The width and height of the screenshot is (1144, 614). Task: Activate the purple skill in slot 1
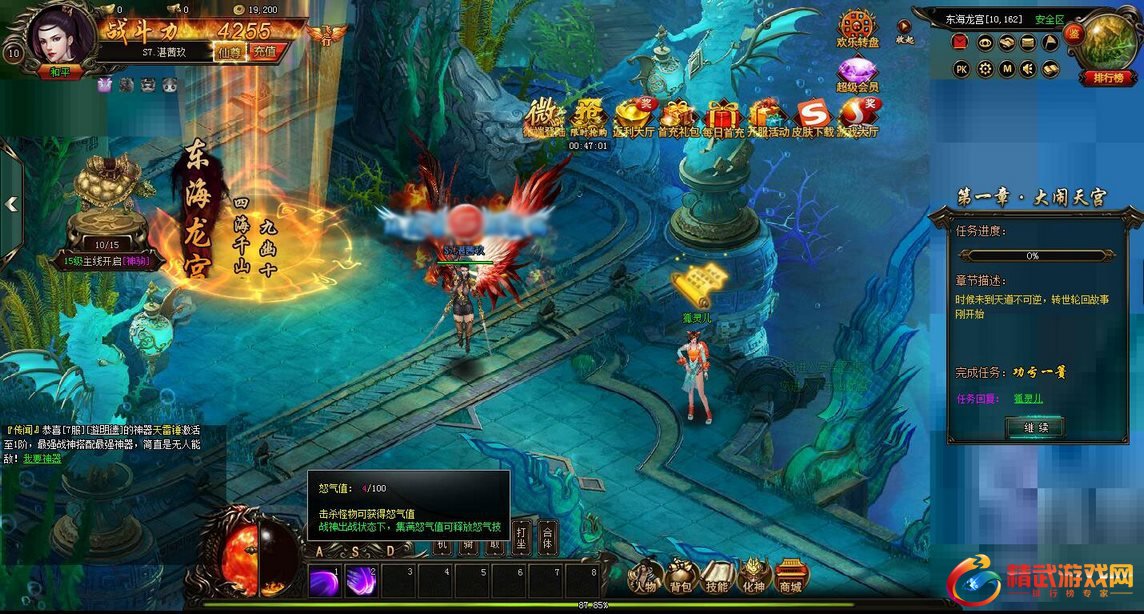pyautogui.click(x=324, y=581)
